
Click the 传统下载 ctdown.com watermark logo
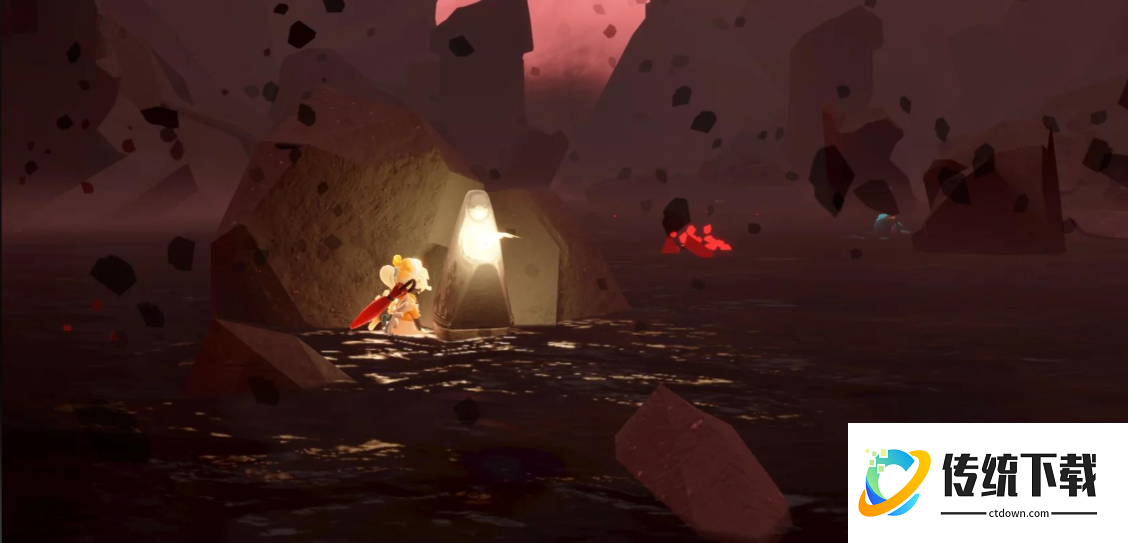(x=987, y=482)
